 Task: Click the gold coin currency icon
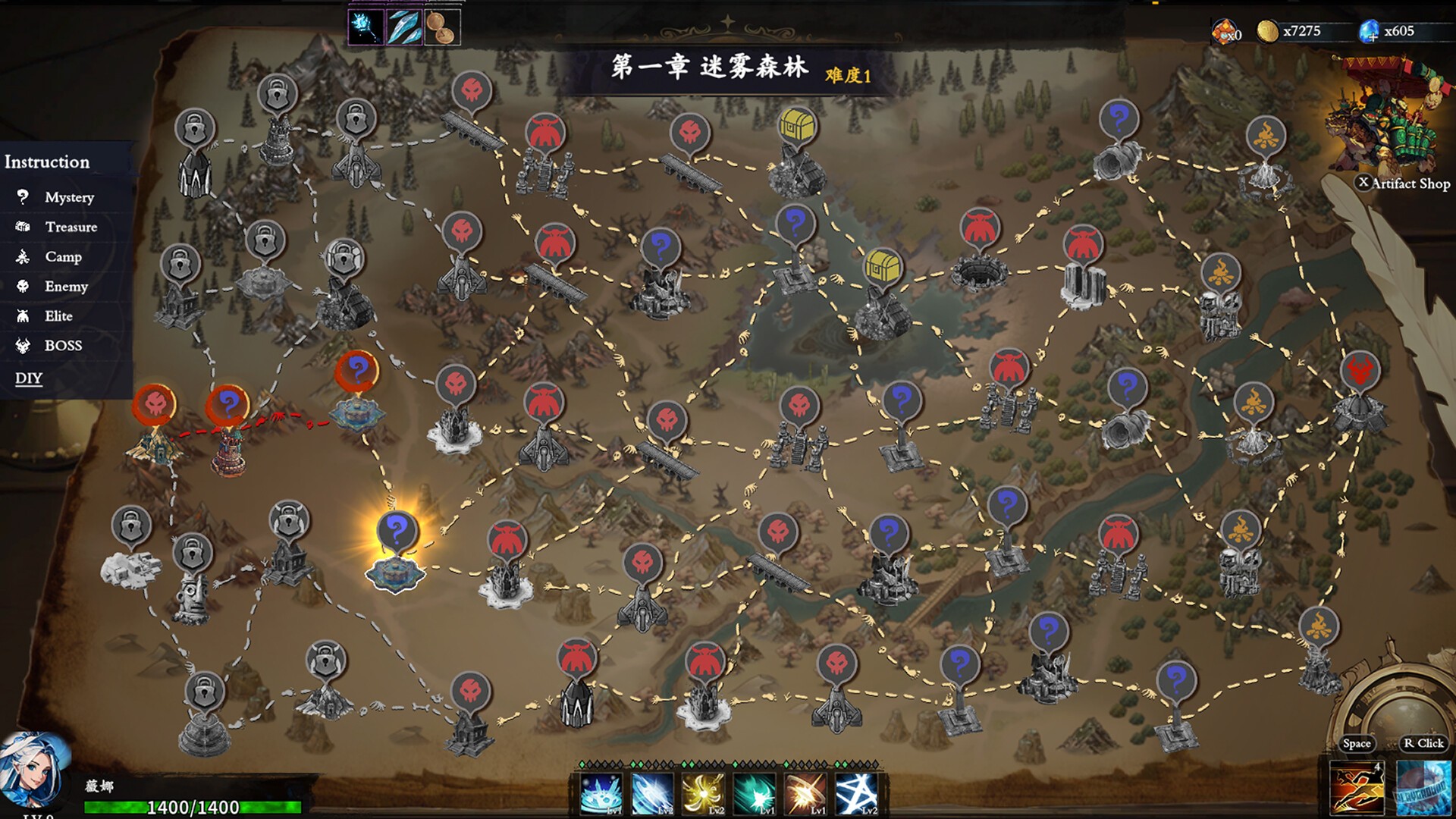[x=1267, y=32]
